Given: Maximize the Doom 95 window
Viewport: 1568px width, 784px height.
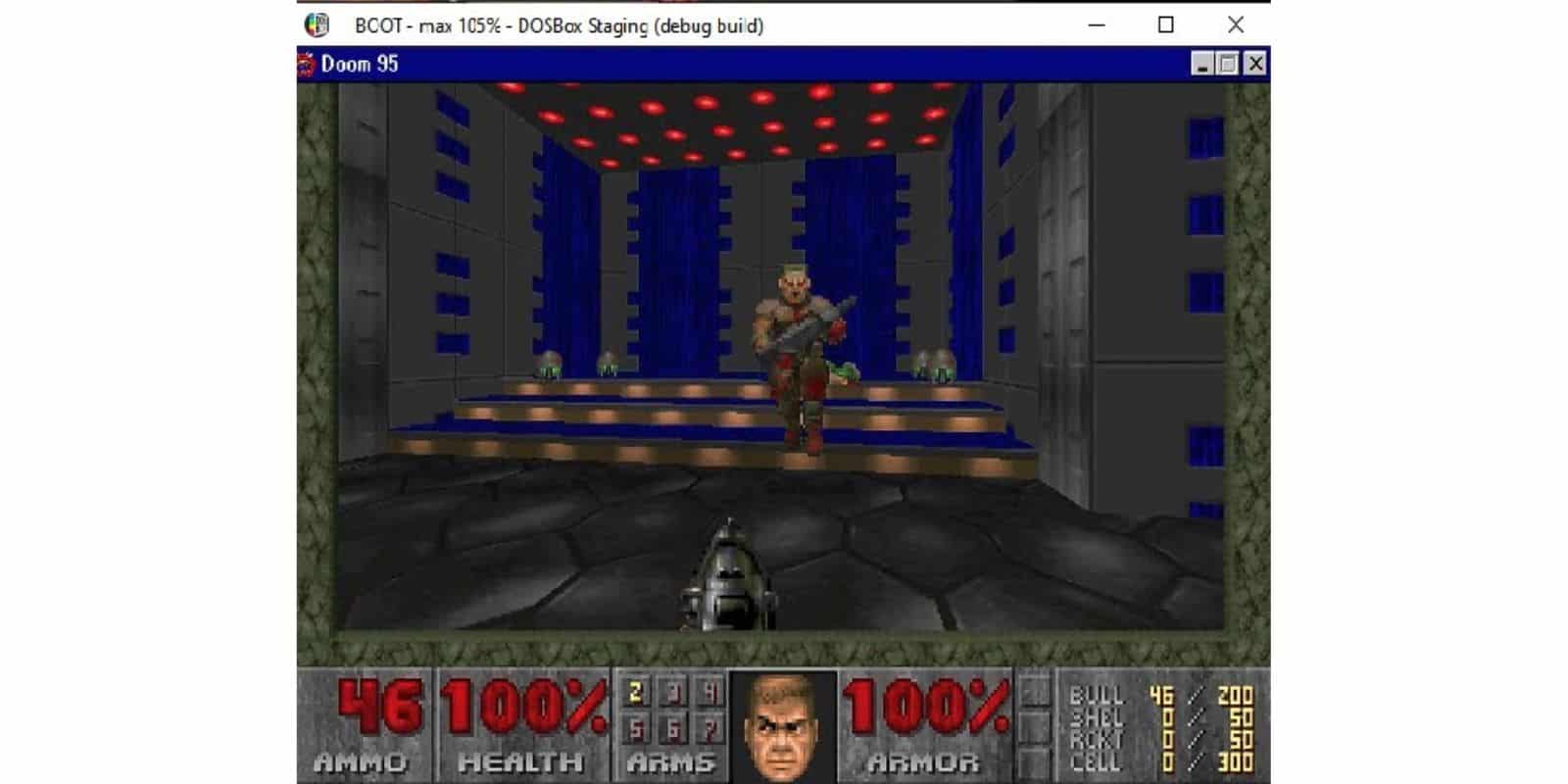Looking at the screenshot, I should tap(1226, 64).
